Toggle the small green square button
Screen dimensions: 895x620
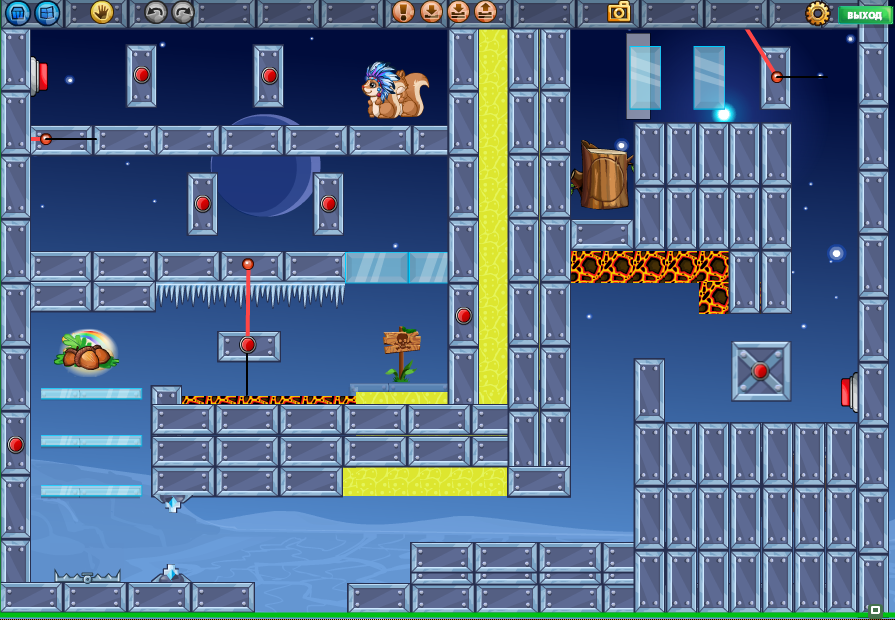875,610
